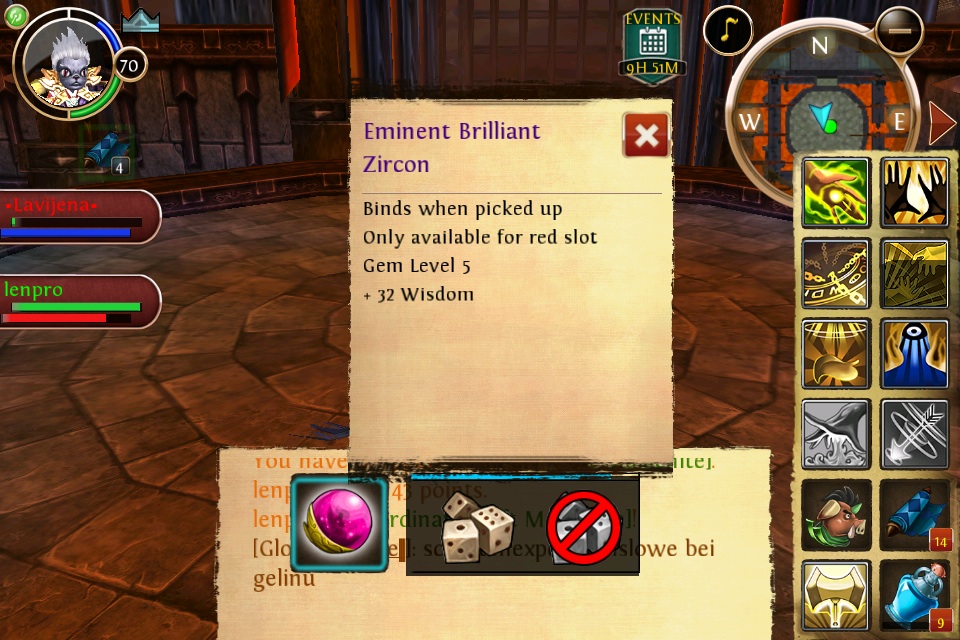Viewport: 960px width, 640px height.
Task: Expand the arrow beside the minimap
Action: coord(941,123)
